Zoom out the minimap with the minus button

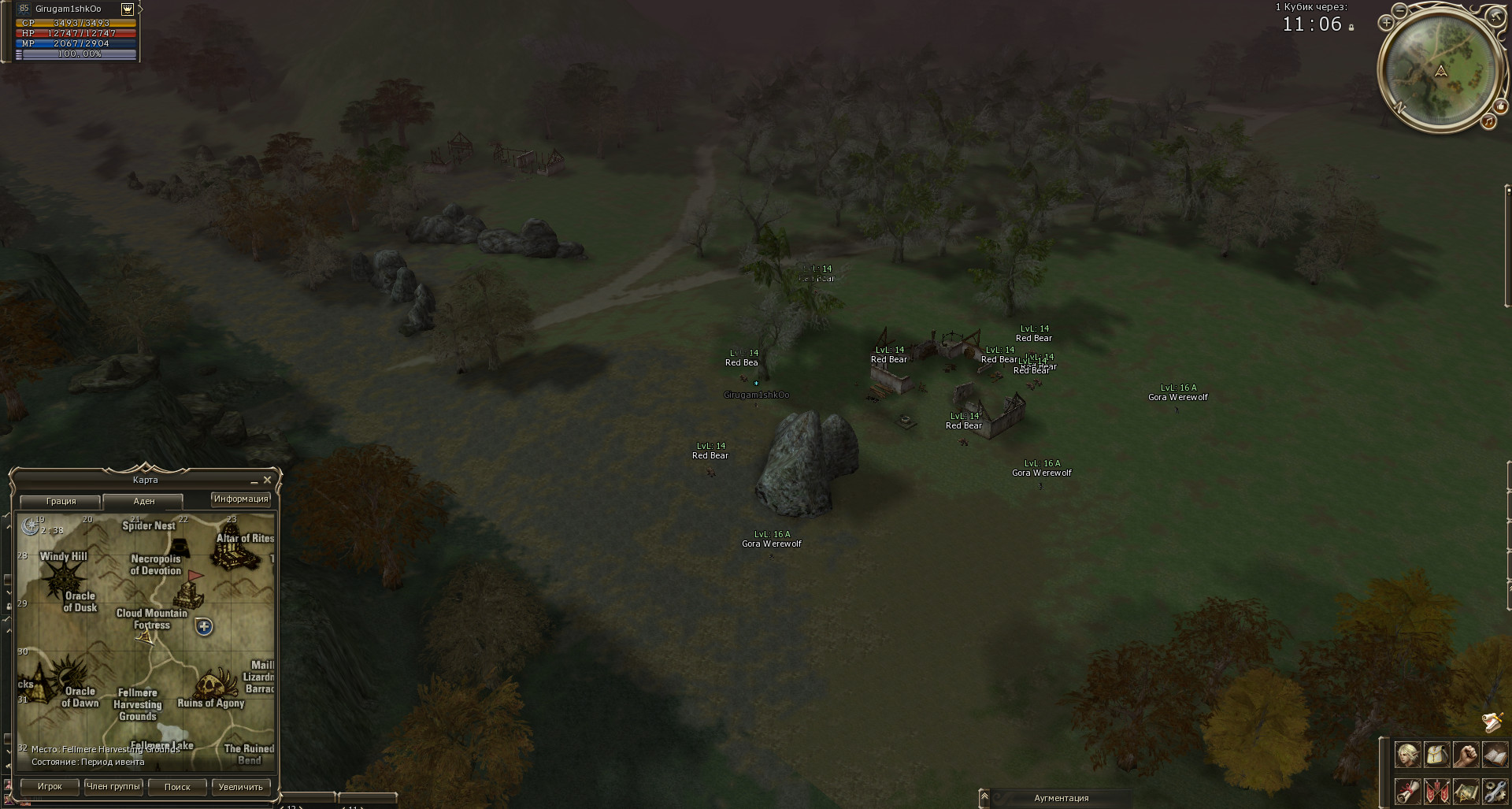point(1399,11)
